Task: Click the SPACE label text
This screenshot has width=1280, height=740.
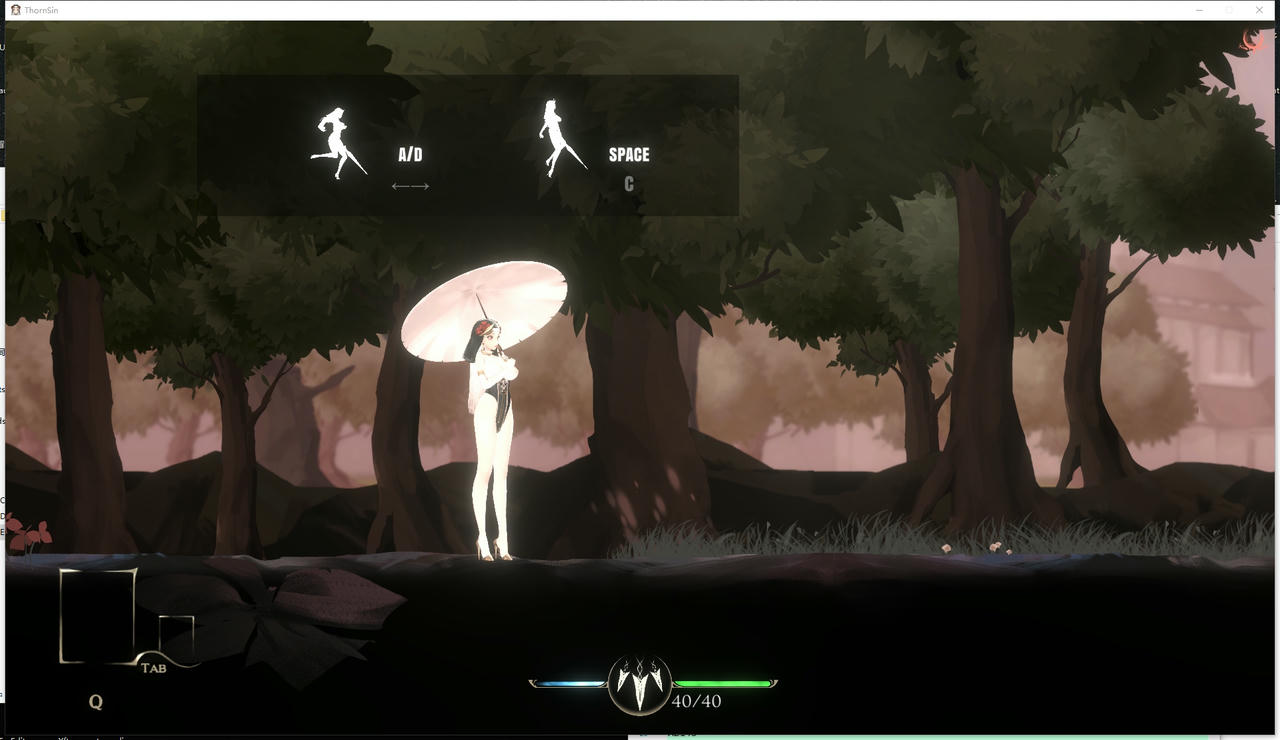Action: pos(628,155)
